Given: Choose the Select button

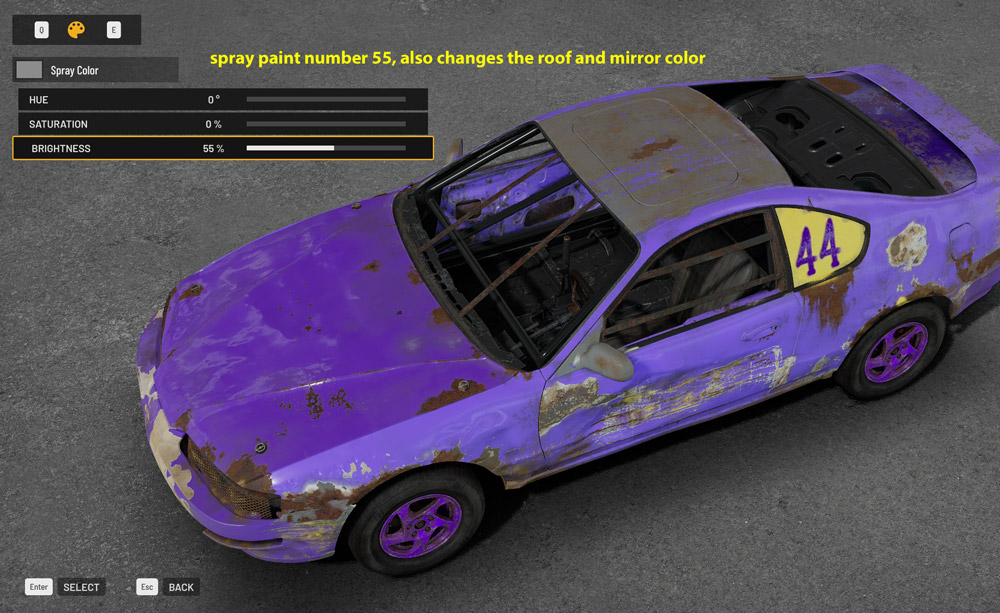Looking at the screenshot, I should click(x=80, y=587).
